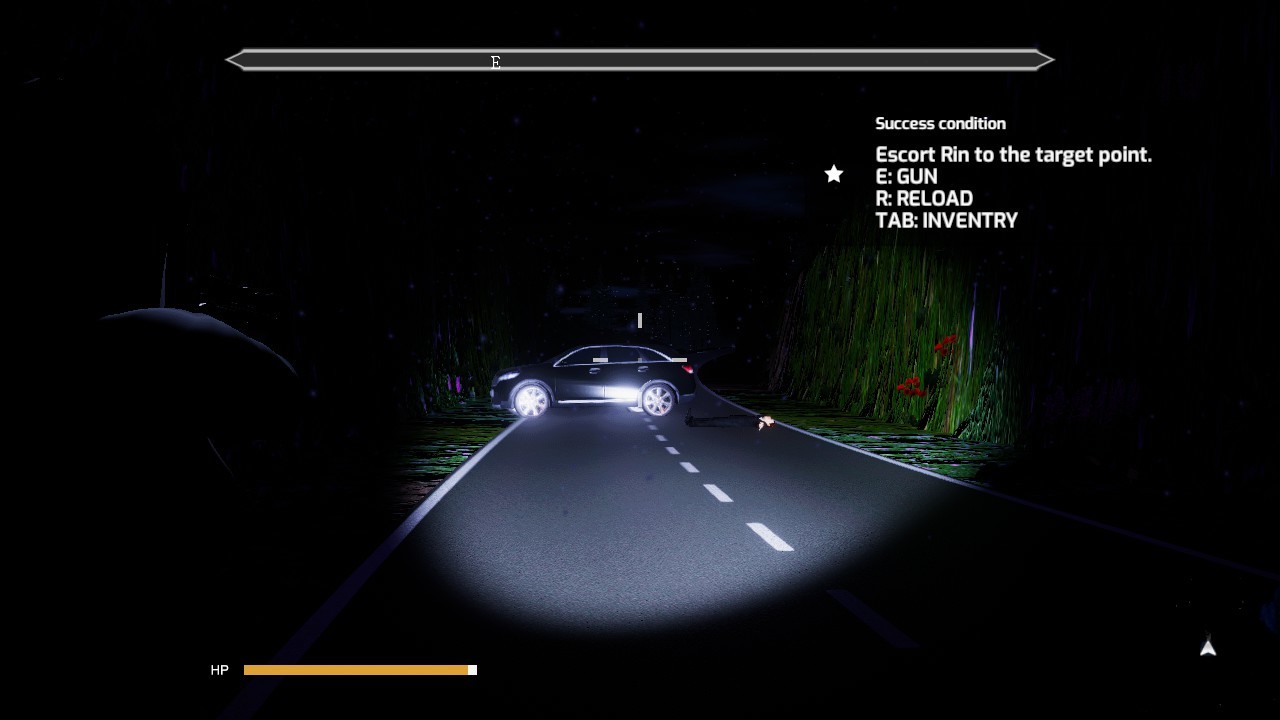Click the diamond-tipped progress gauge at top
The image size is (1280, 720).
tap(640, 60)
